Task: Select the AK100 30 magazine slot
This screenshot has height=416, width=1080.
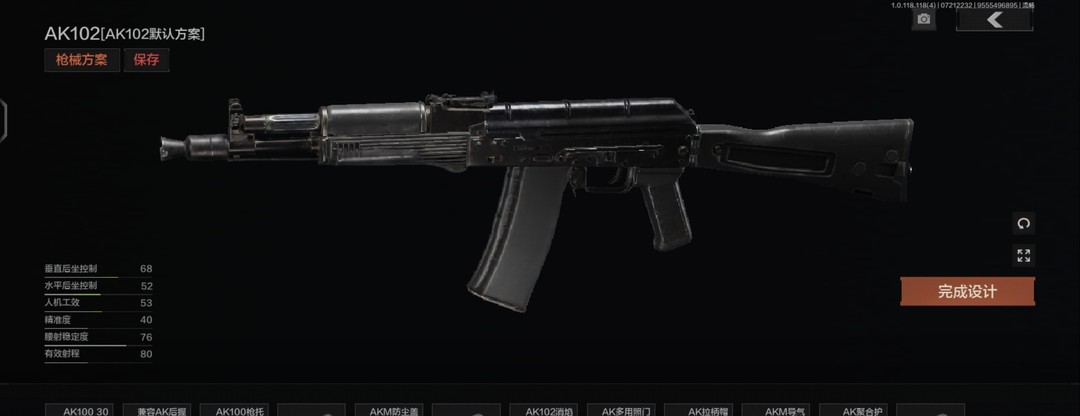Action: click(85, 410)
